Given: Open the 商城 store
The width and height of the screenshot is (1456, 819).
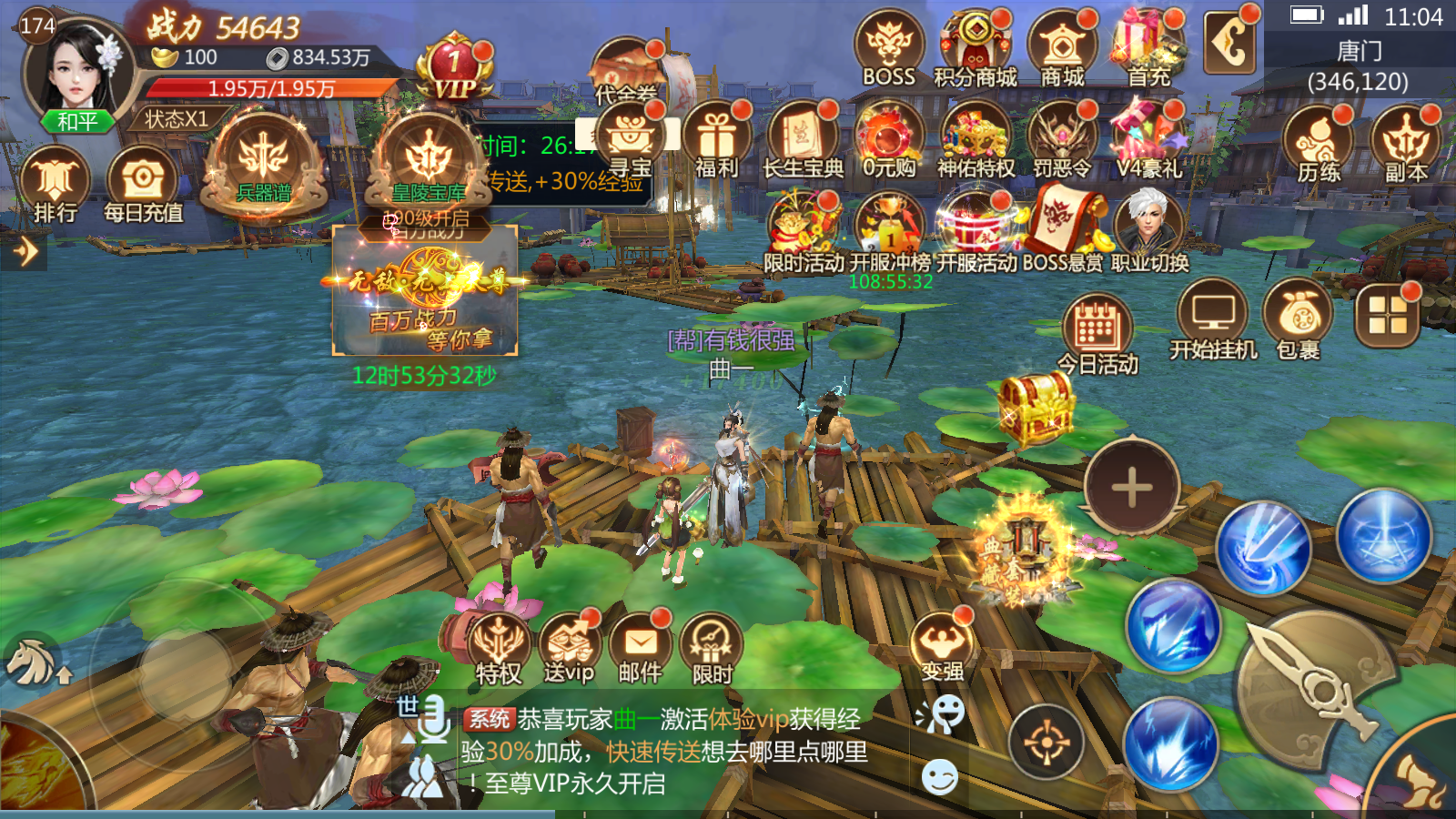Looking at the screenshot, I should click(x=1062, y=45).
